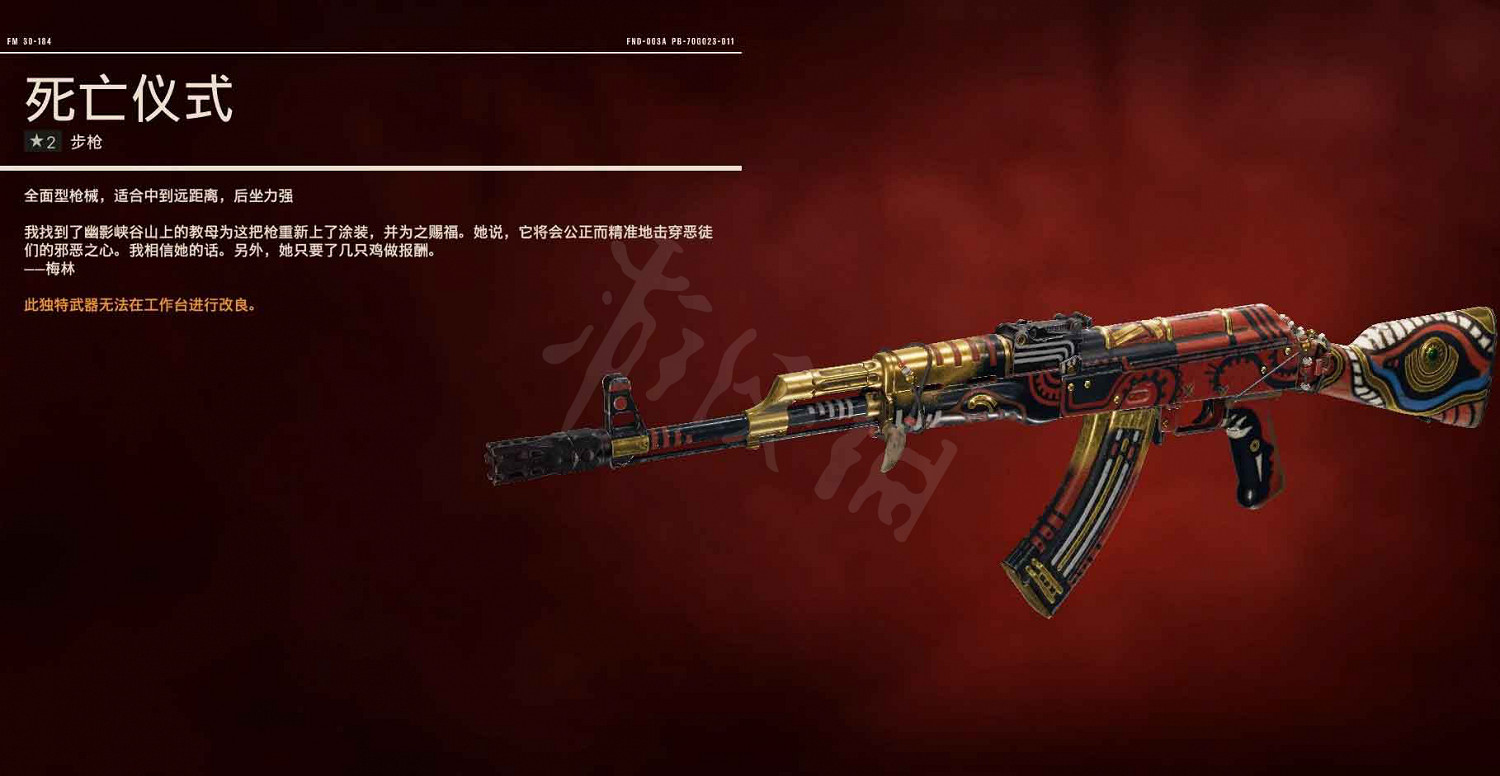This screenshot has height=776, width=1500.
Task: Expand the FM 3D-184 code label
Action: click(x=32, y=42)
